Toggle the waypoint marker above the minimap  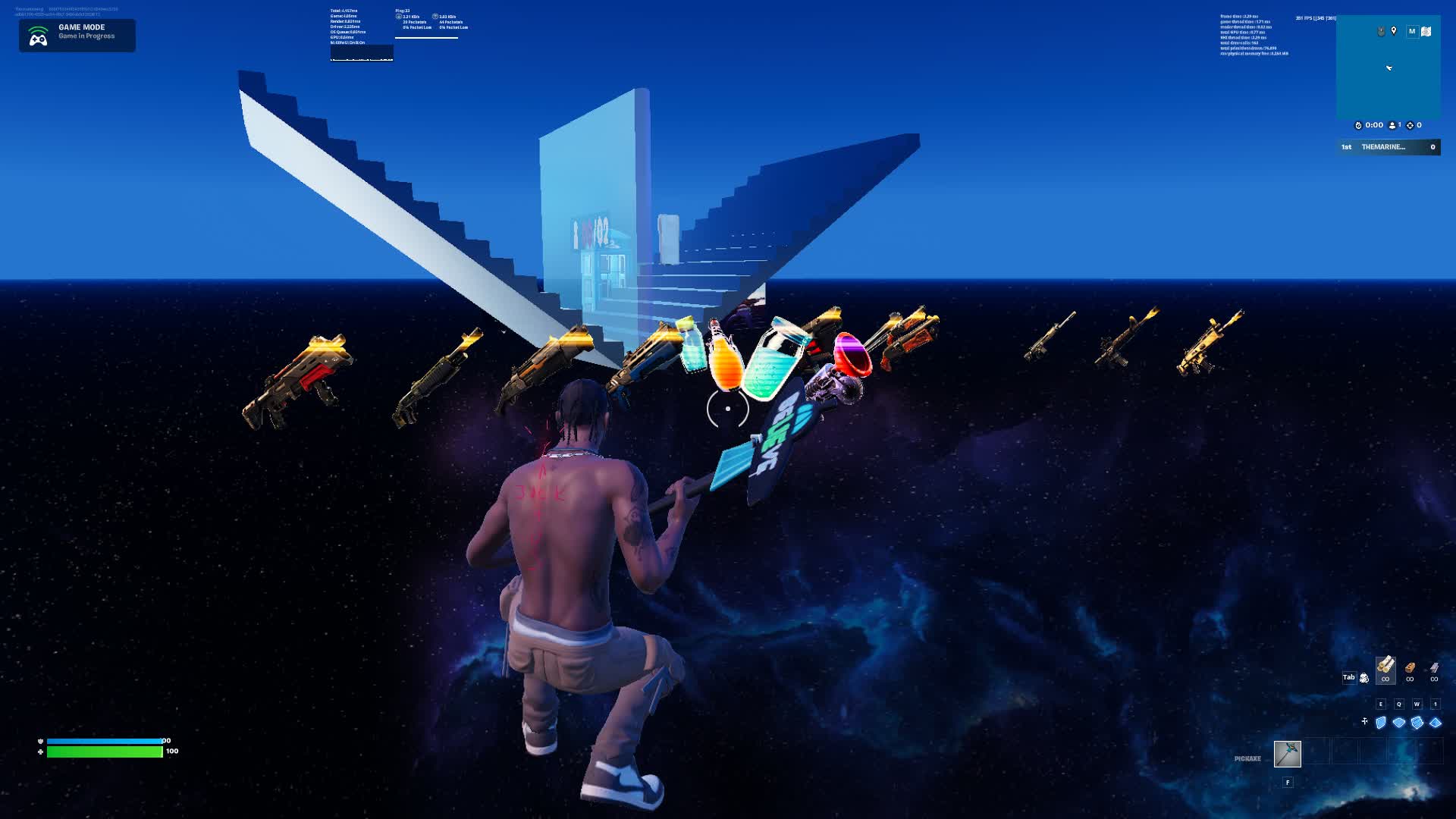tap(1393, 31)
